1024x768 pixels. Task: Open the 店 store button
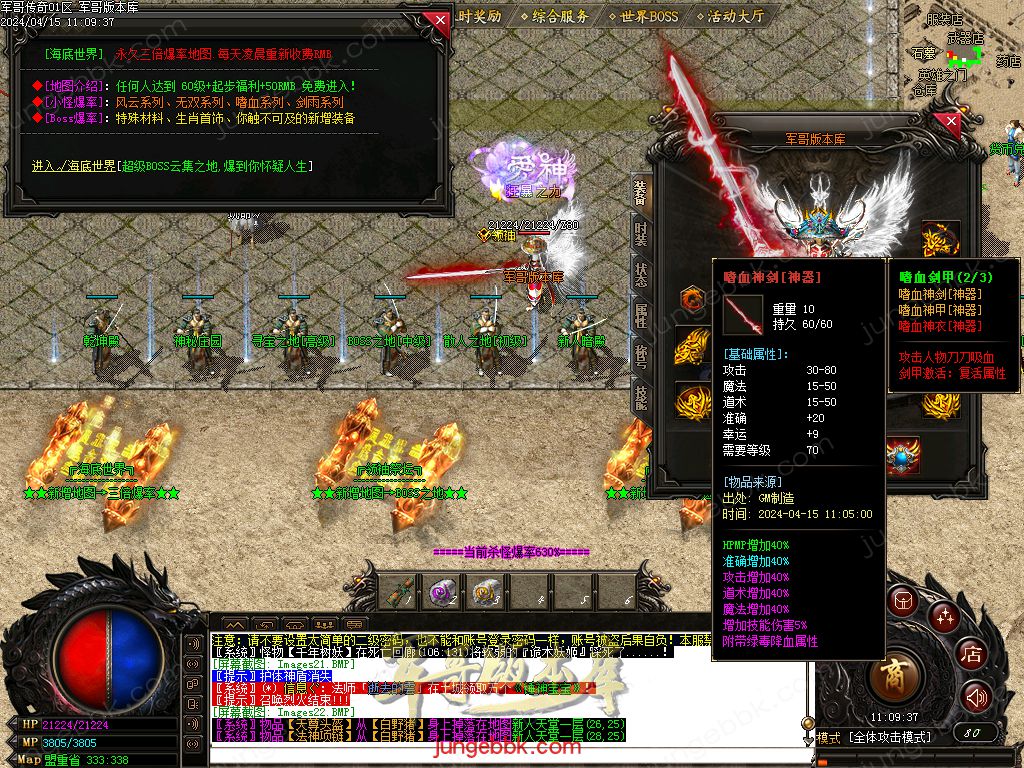point(971,655)
